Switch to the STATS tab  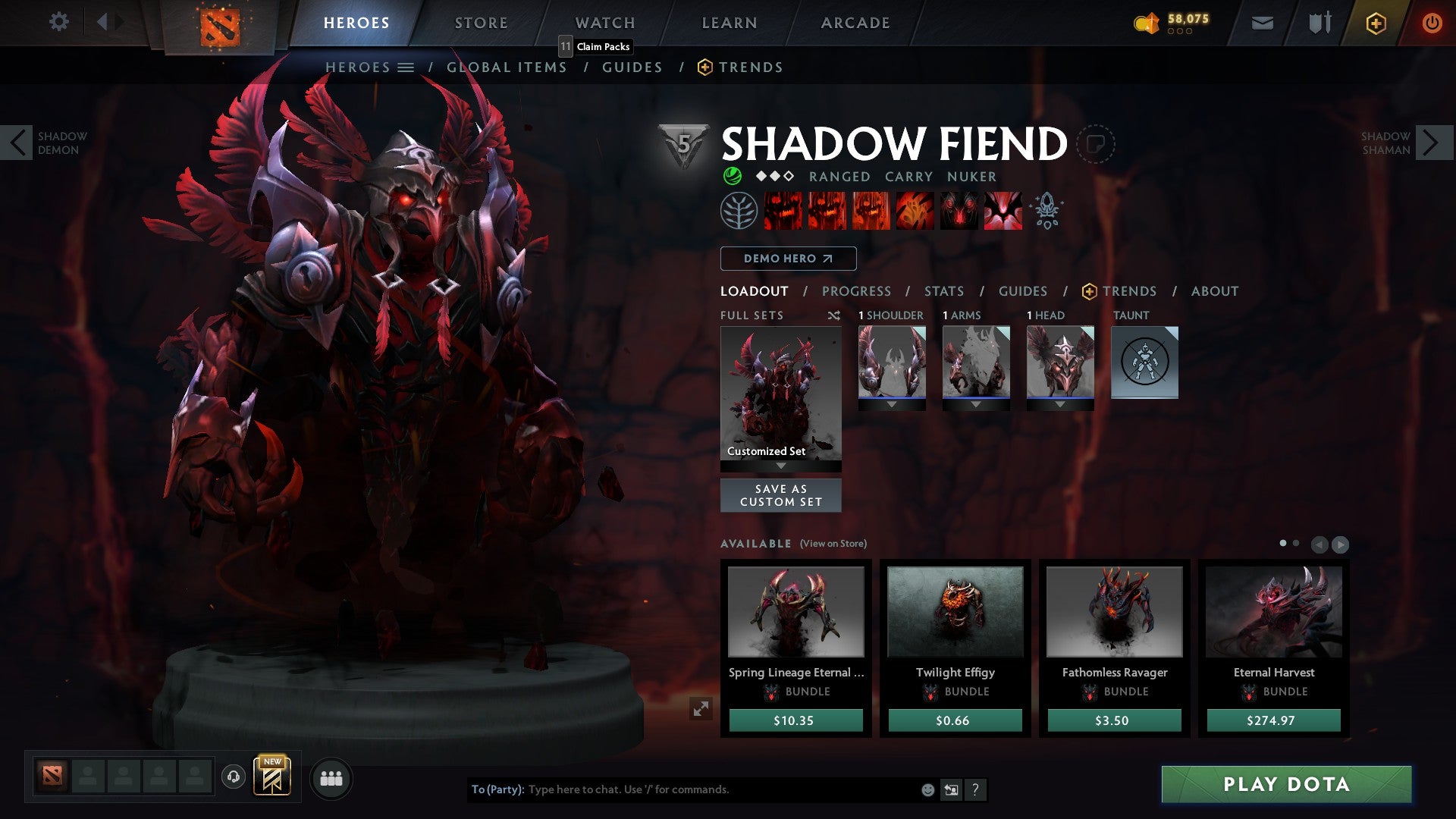point(943,290)
